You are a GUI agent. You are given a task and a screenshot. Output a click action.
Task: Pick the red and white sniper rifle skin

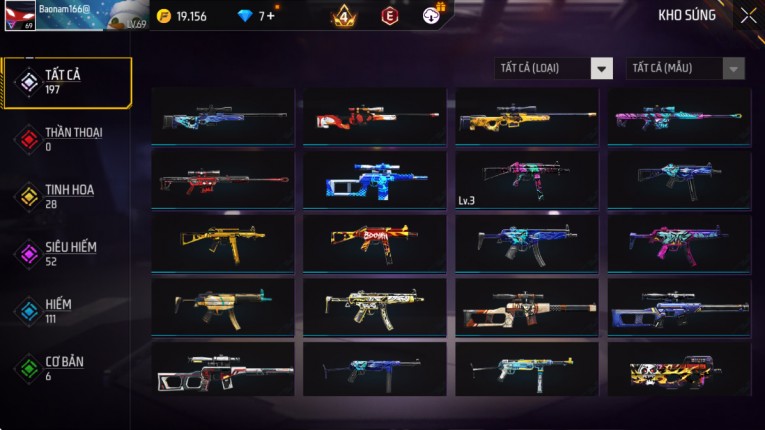(x=375, y=116)
